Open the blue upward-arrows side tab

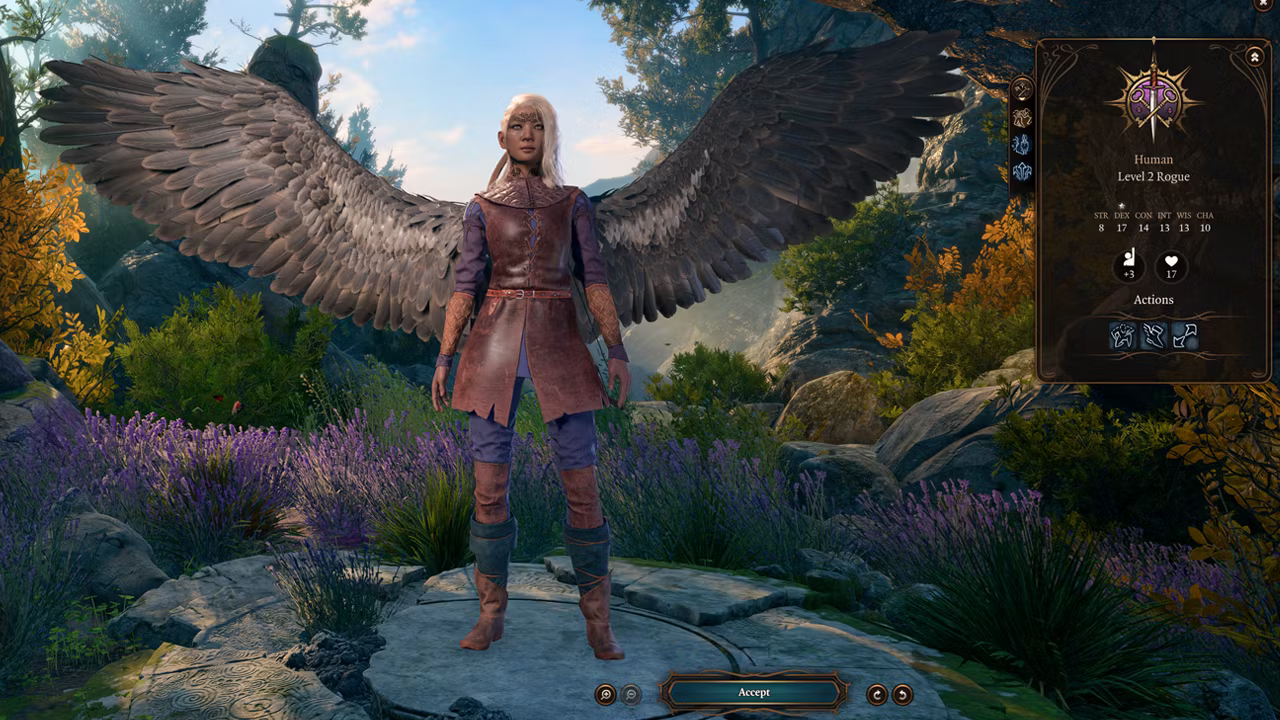tap(1022, 171)
